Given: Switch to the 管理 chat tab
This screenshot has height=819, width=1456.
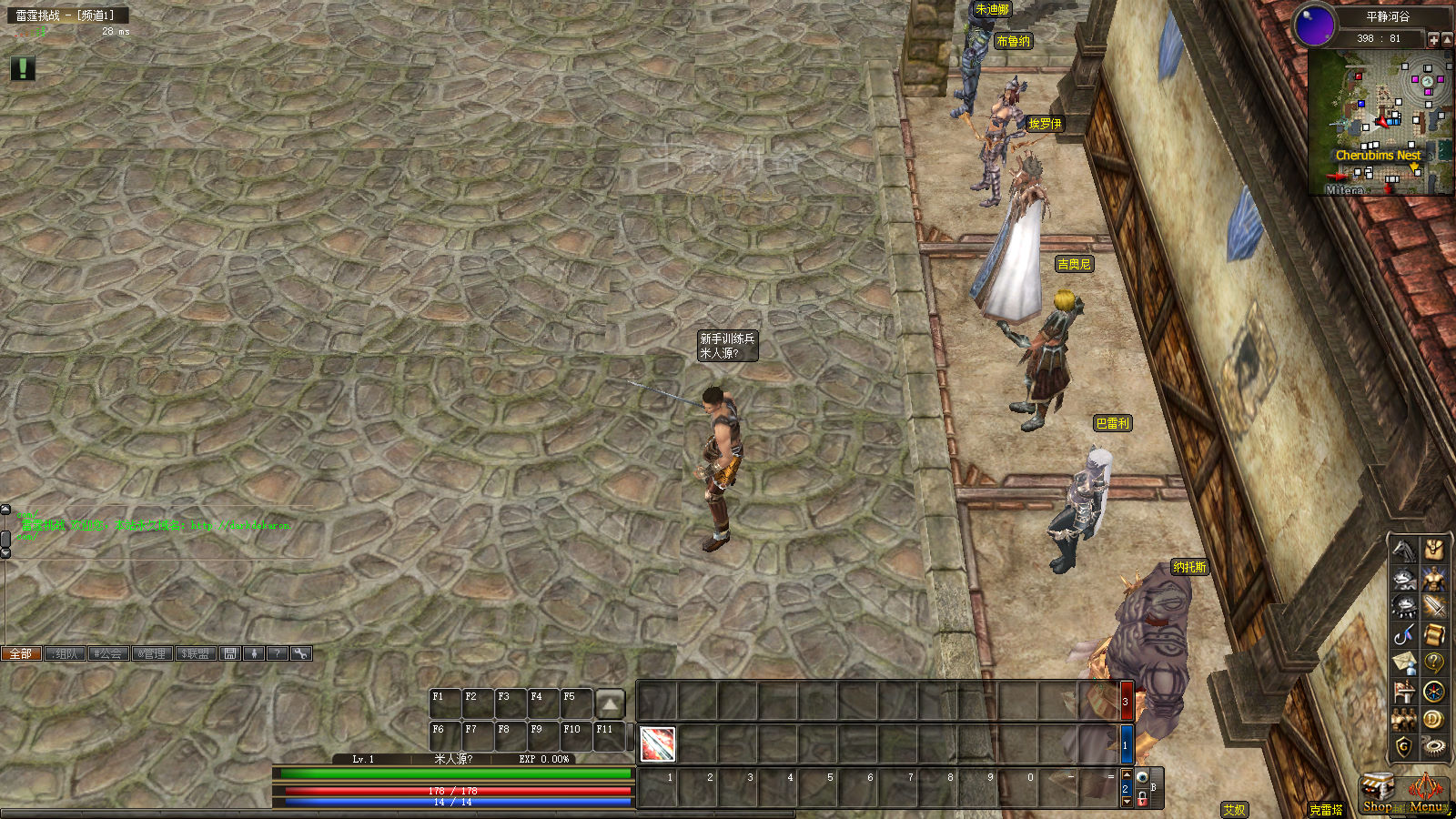Looking at the screenshot, I should point(152,653).
